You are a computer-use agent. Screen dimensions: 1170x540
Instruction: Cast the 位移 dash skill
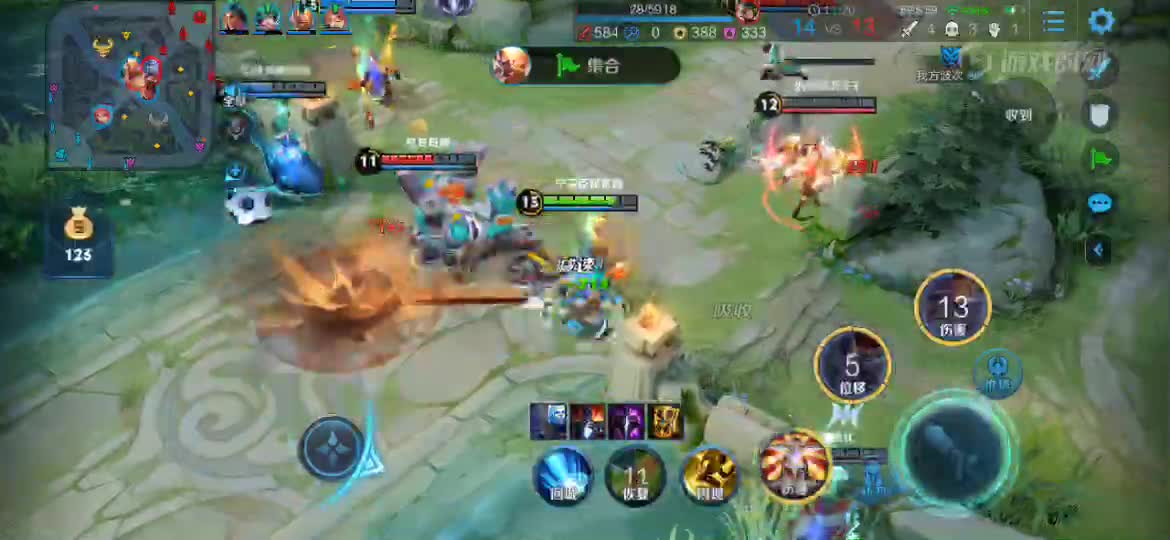pyautogui.click(x=852, y=364)
